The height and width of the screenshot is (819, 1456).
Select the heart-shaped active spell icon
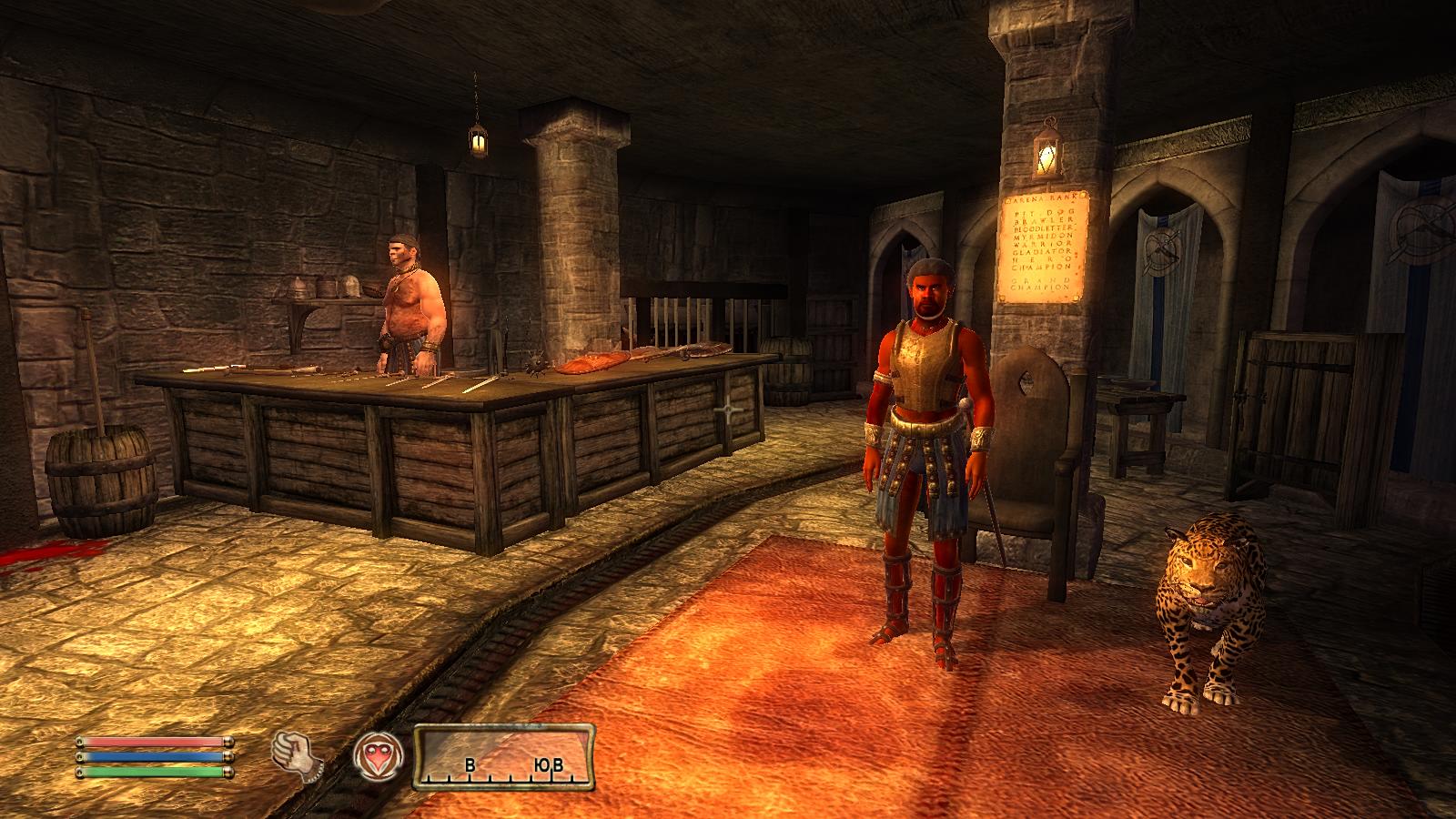point(376,755)
